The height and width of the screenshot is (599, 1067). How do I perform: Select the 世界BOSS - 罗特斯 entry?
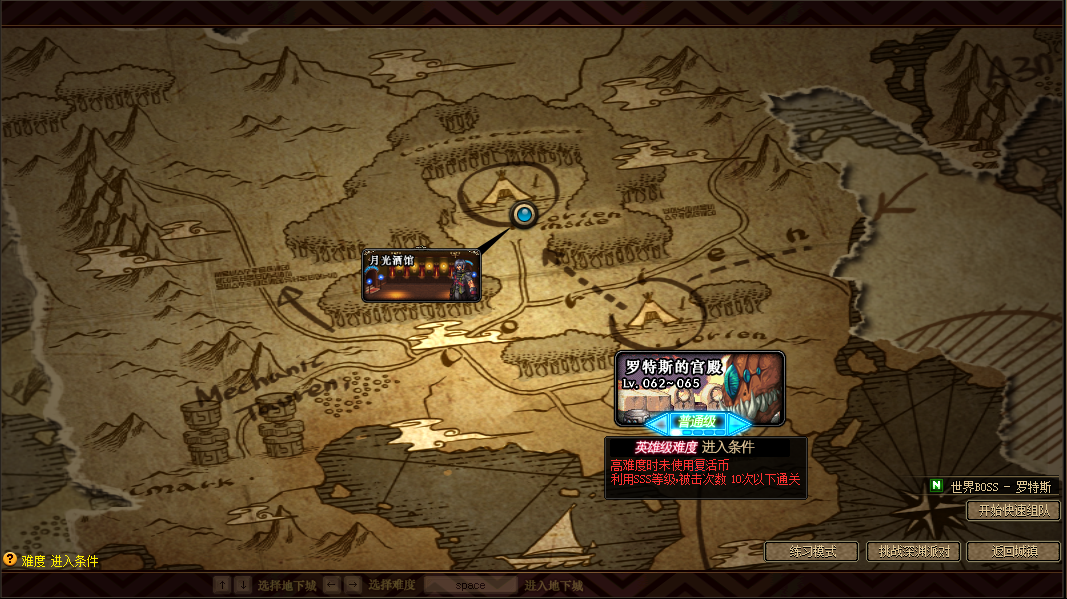click(x=992, y=486)
